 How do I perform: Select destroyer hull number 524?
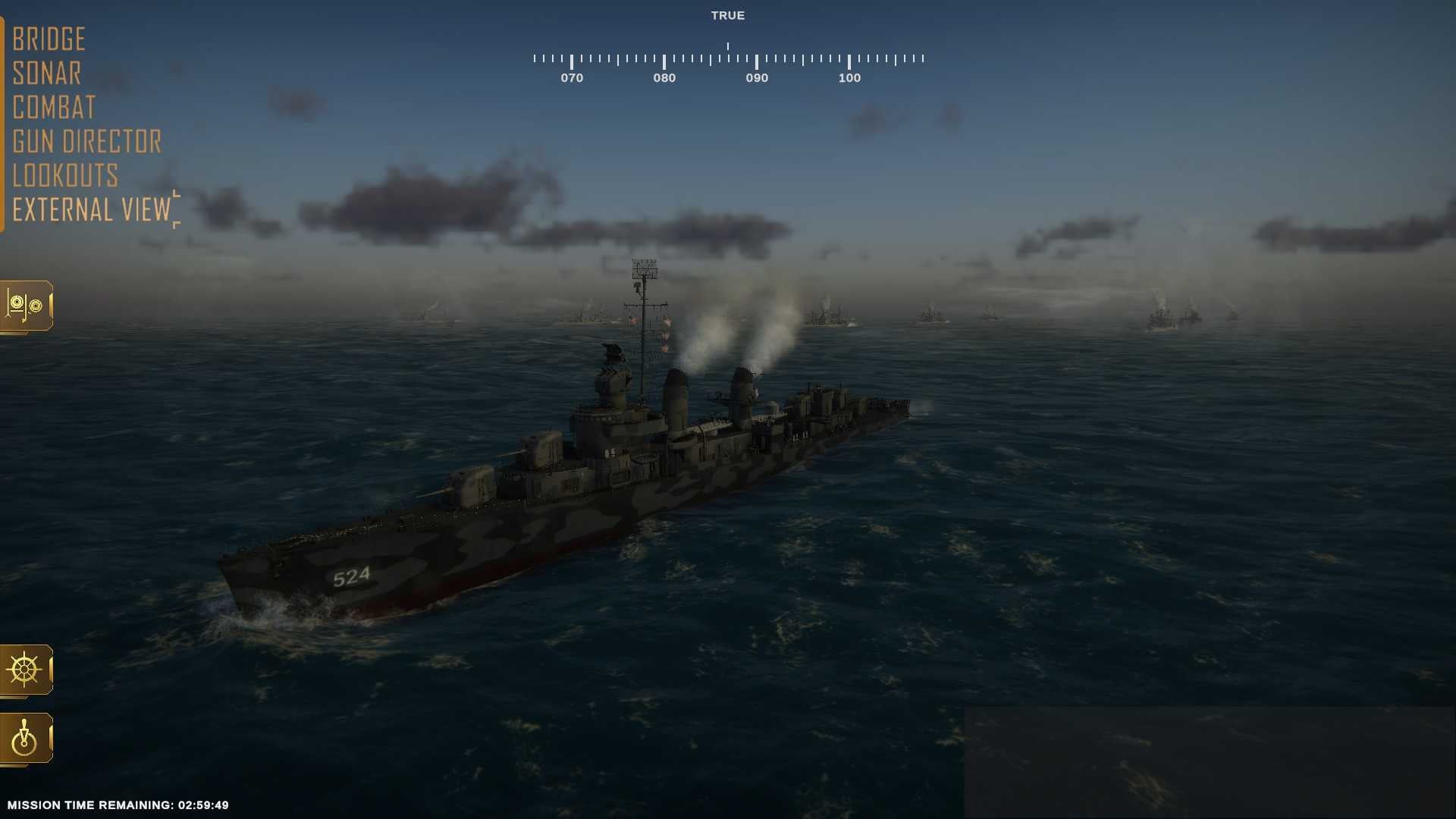[x=350, y=576]
